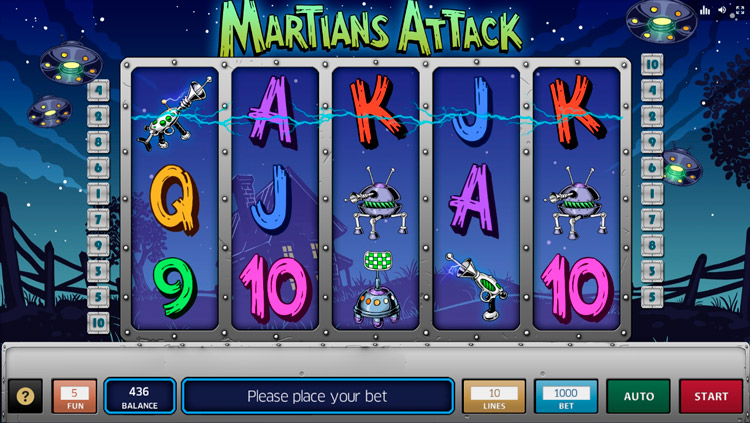
Task: Switch to fullscreen with the expand icon
Action: tap(740, 10)
